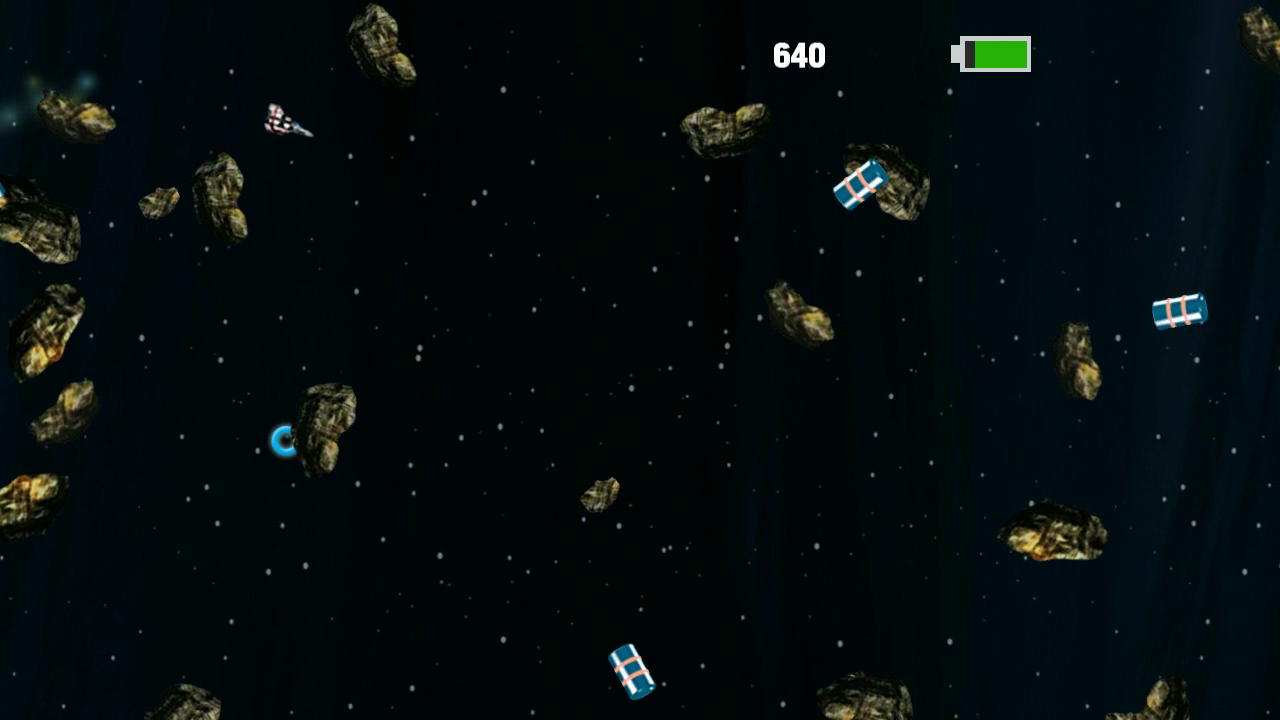This screenshot has width=1280, height=720.
Task: Click the fuel canister at the right edge
Action: pyautogui.click(x=1178, y=311)
